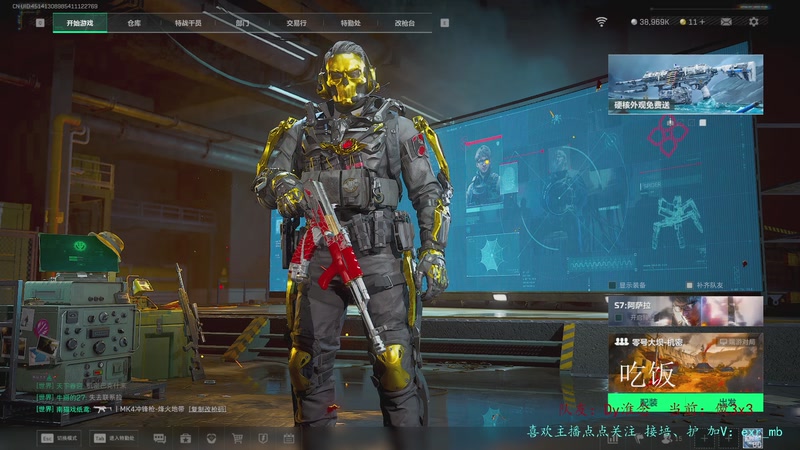Go to the 交易行 trading tab
Screen dimensions: 800x450
coord(296,22)
